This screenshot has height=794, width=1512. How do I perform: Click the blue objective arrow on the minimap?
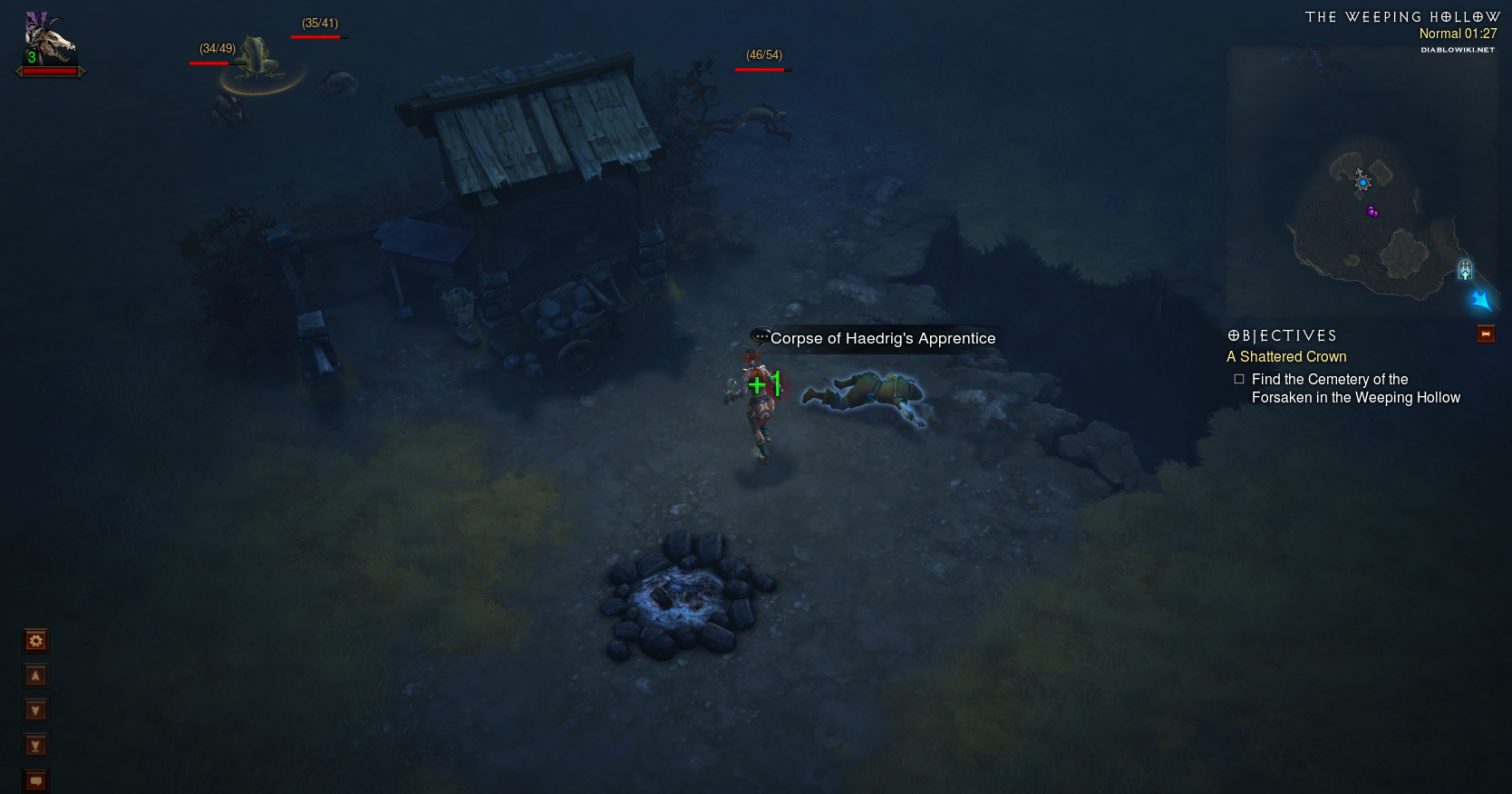1481,299
